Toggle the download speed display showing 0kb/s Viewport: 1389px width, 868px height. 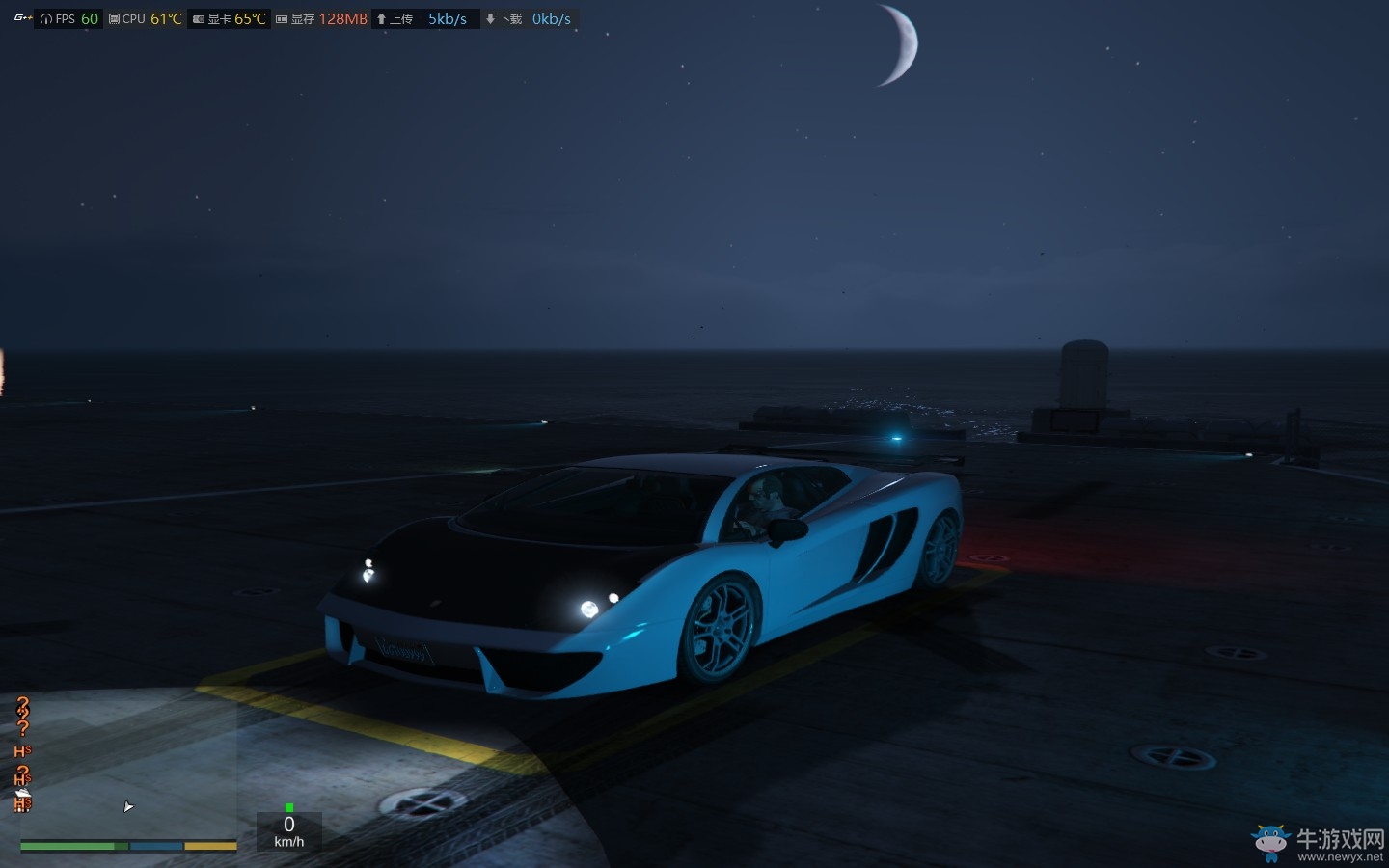551,17
